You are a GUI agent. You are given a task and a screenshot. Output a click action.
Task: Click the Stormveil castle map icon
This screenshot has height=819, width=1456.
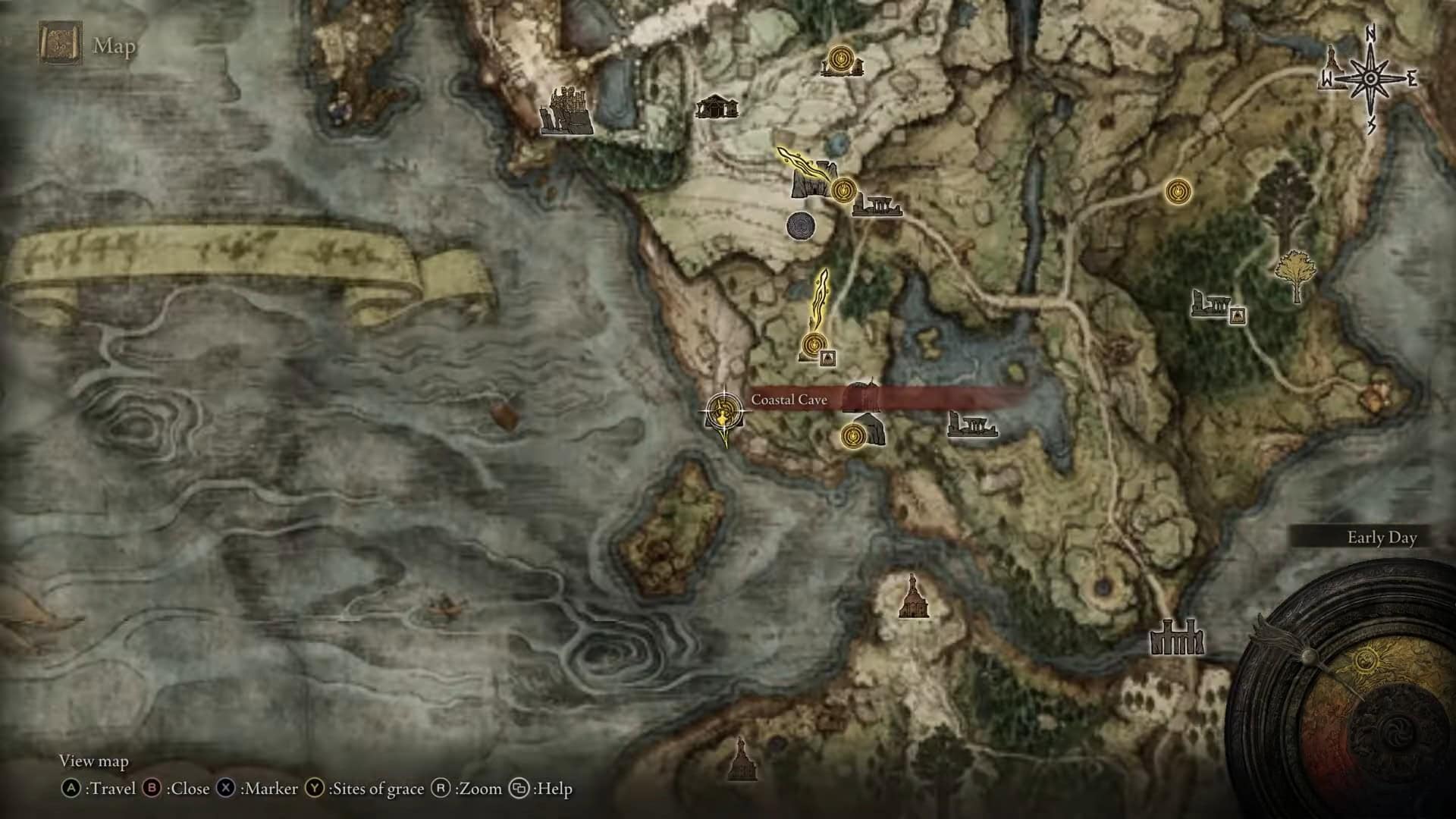(x=565, y=111)
